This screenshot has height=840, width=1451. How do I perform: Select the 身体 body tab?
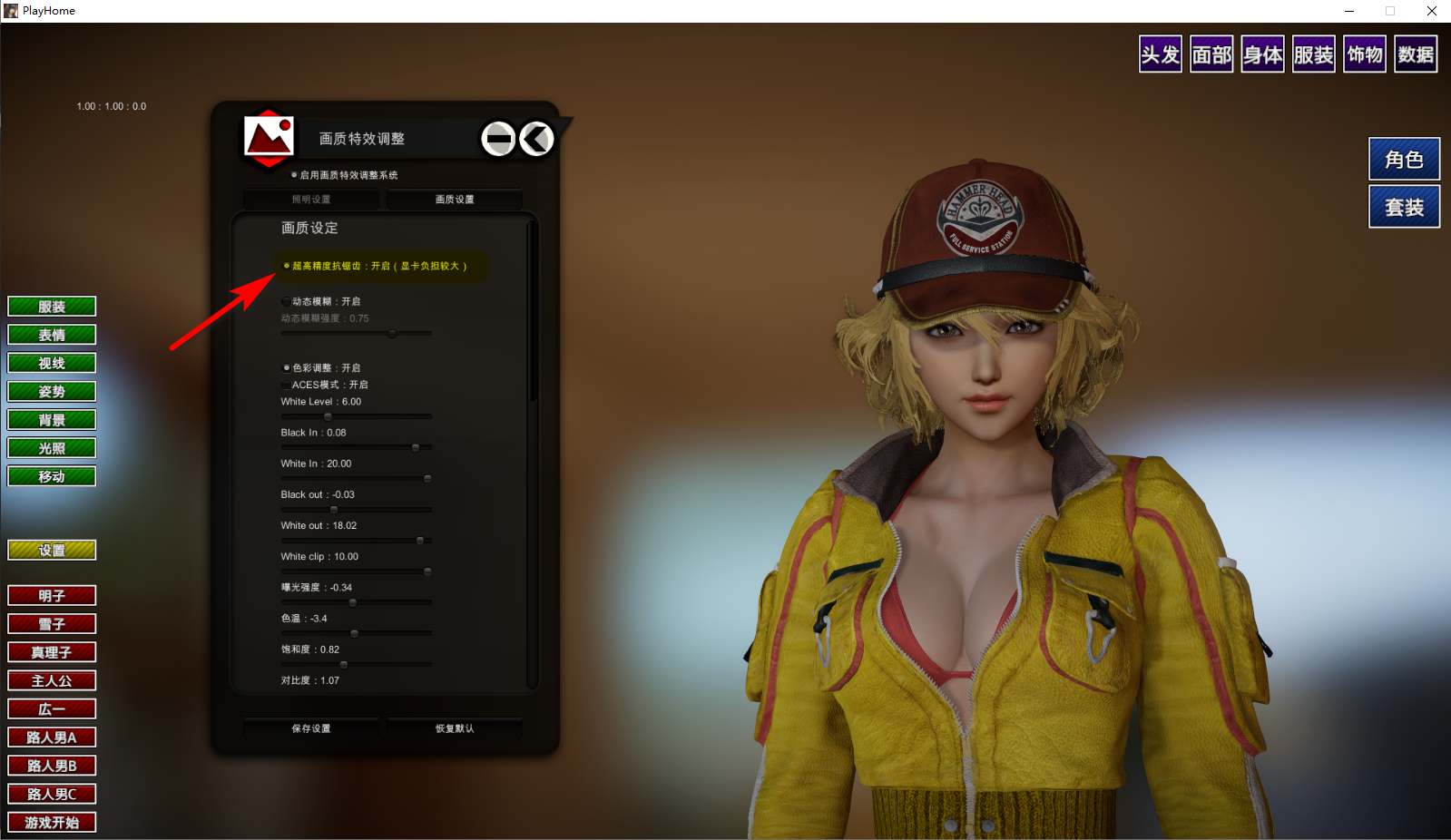point(1262,54)
